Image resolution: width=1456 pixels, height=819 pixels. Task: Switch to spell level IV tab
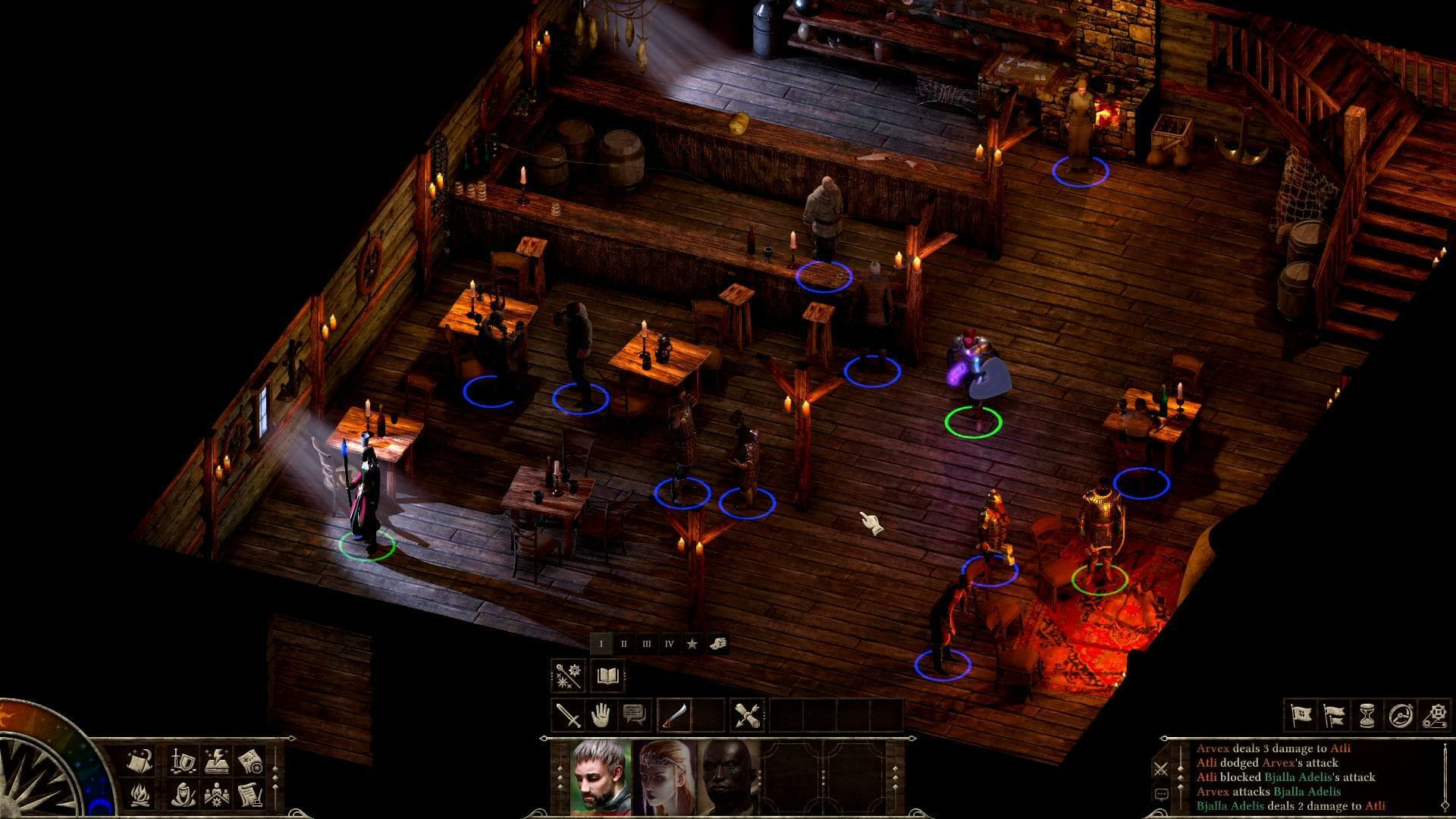(x=669, y=644)
